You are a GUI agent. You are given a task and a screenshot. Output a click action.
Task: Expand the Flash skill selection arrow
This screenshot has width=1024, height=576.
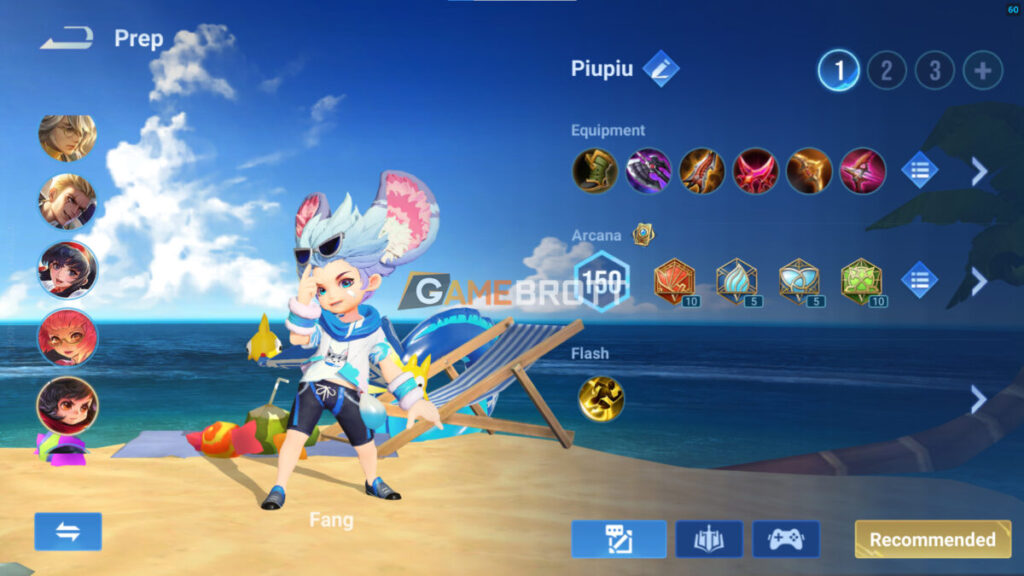[x=978, y=400]
